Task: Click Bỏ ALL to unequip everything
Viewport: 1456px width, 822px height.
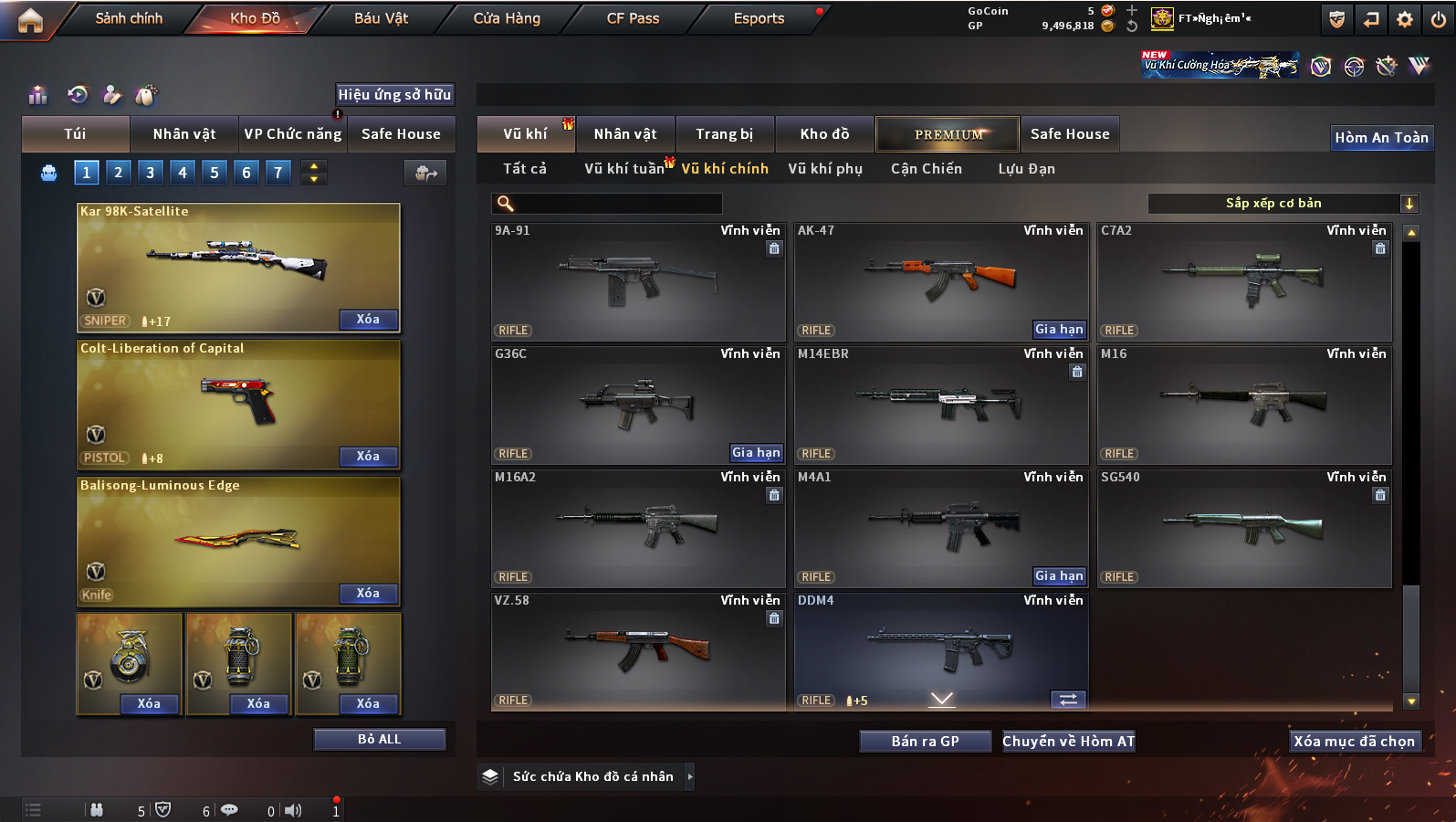Action: tap(379, 740)
